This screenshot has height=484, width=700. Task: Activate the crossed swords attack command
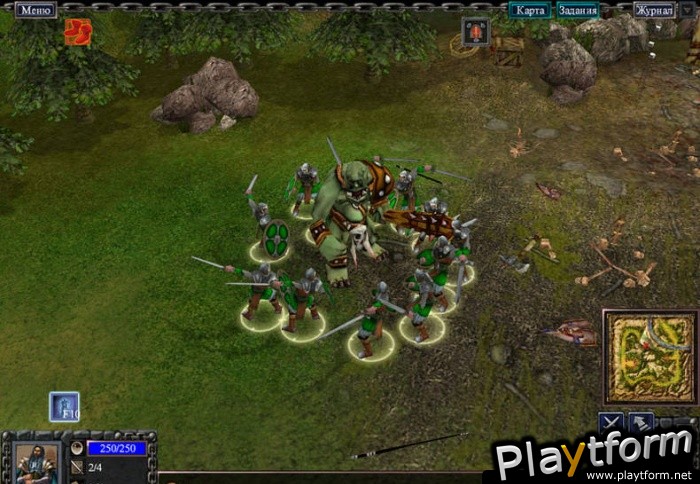tap(612, 423)
